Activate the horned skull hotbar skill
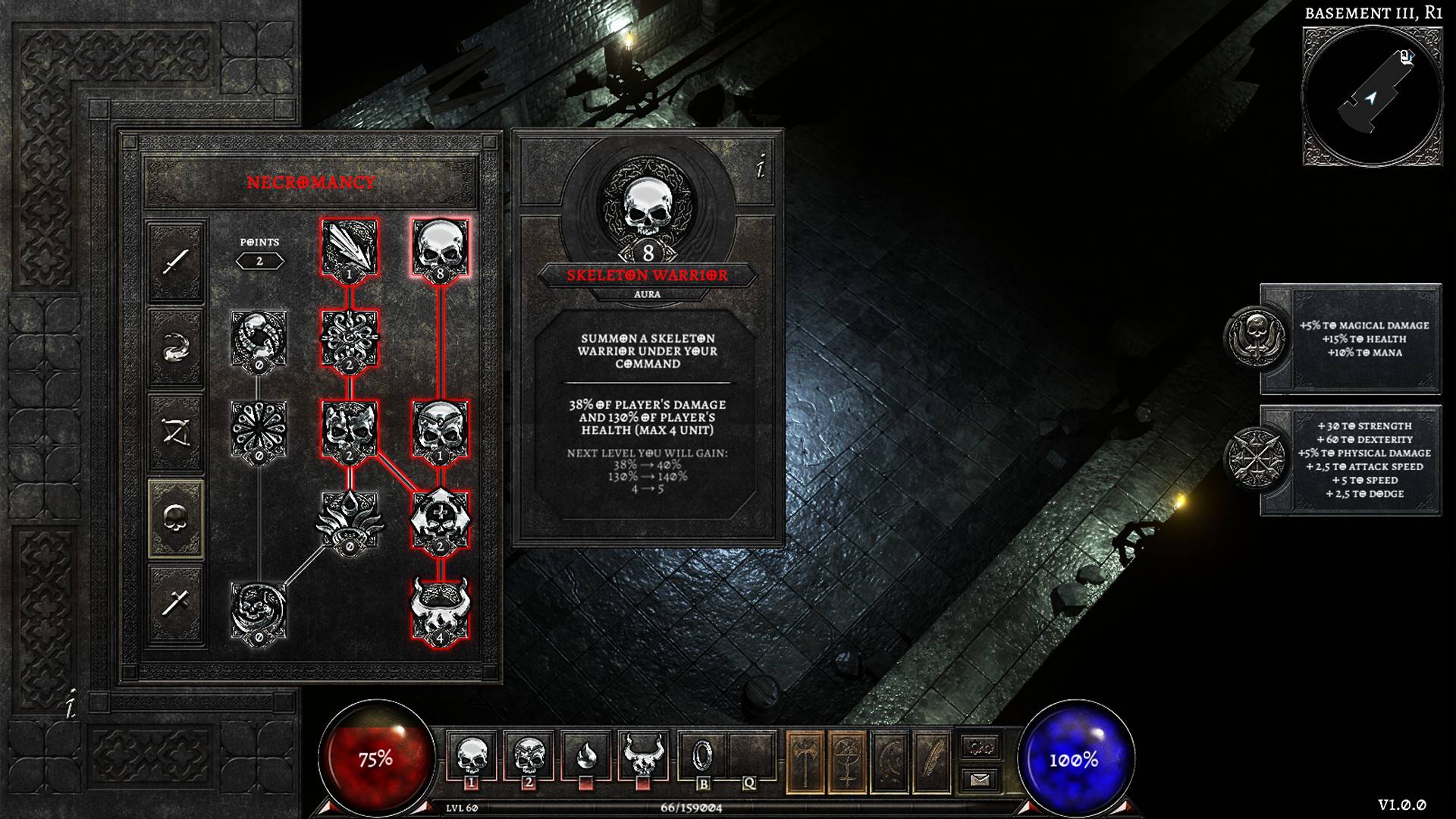The width and height of the screenshot is (1456, 819). (642, 755)
